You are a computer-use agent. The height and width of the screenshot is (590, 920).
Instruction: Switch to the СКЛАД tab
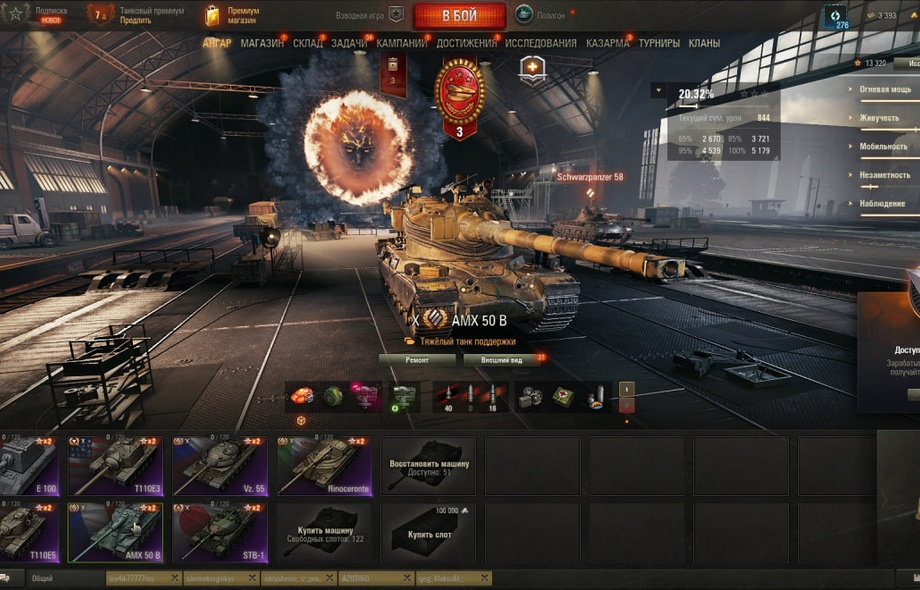click(x=307, y=43)
